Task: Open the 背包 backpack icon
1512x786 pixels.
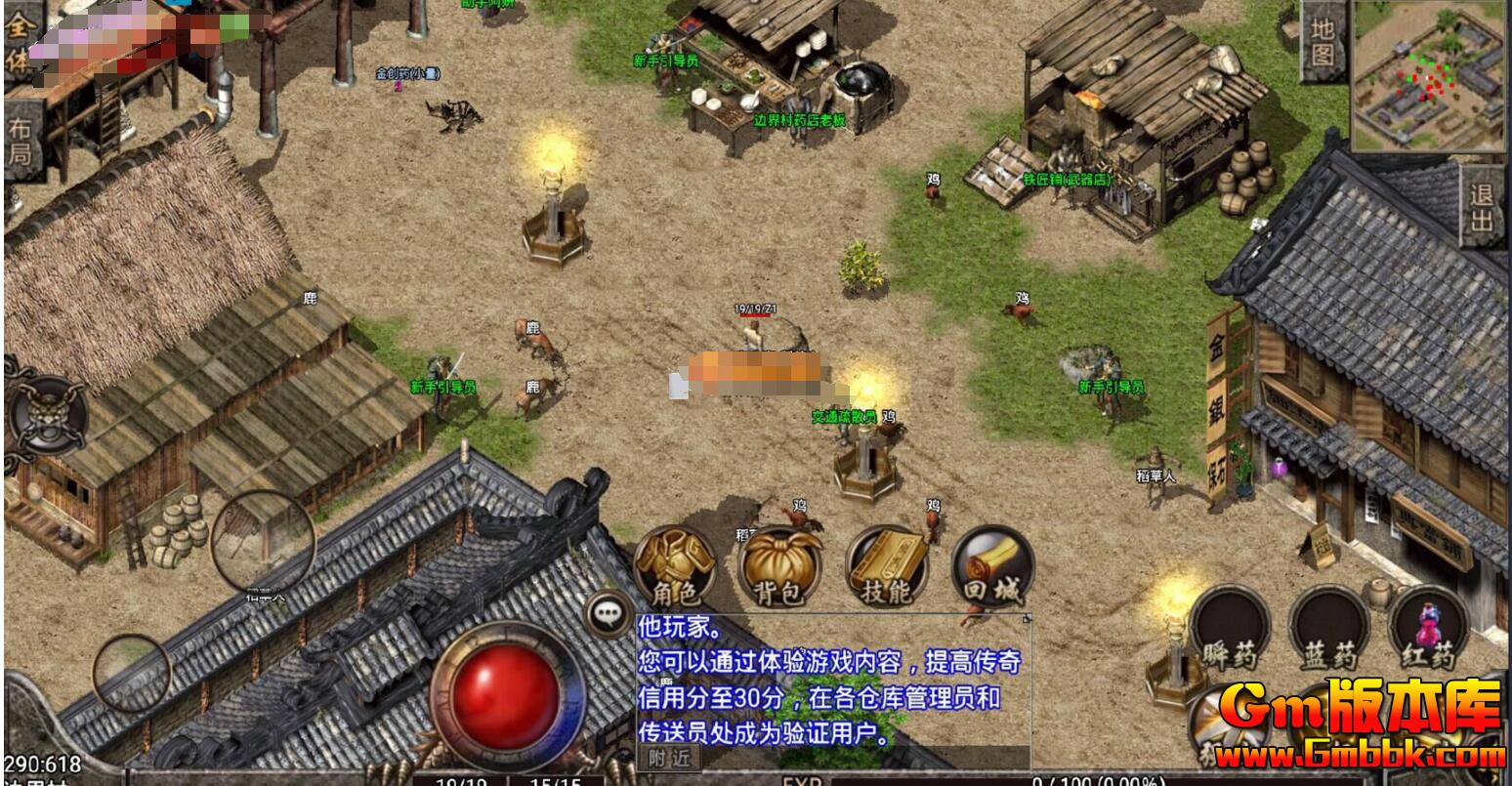Action: (x=781, y=566)
